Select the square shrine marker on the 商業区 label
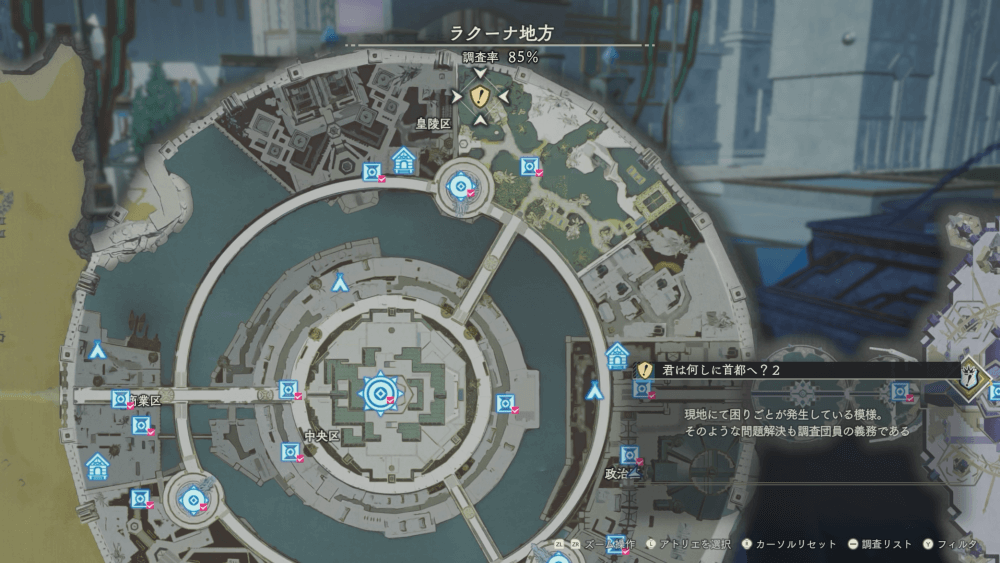The width and height of the screenshot is (1000, 563). (122, 399)
